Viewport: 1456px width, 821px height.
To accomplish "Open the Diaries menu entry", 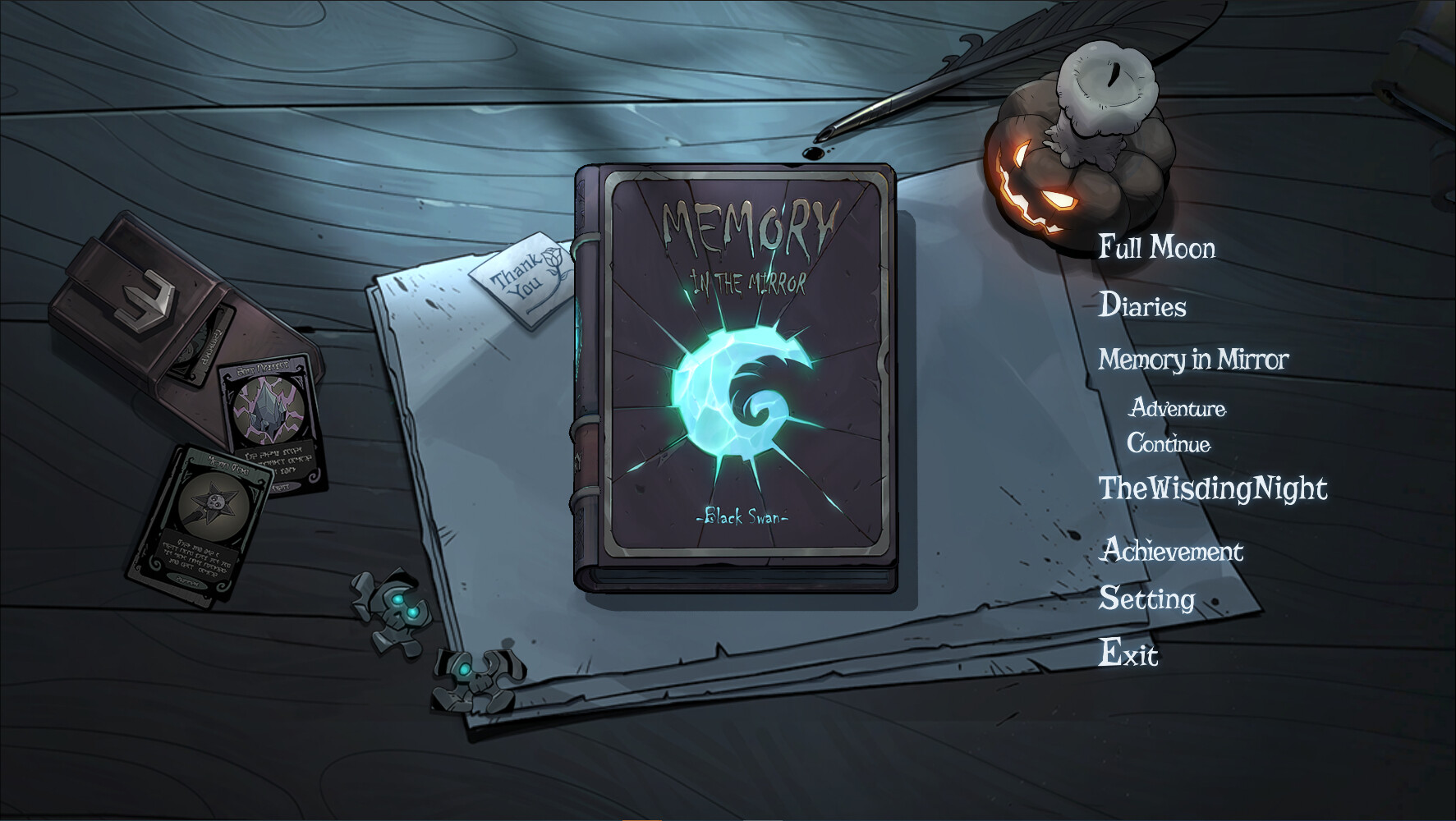I will coord(1143,305).
